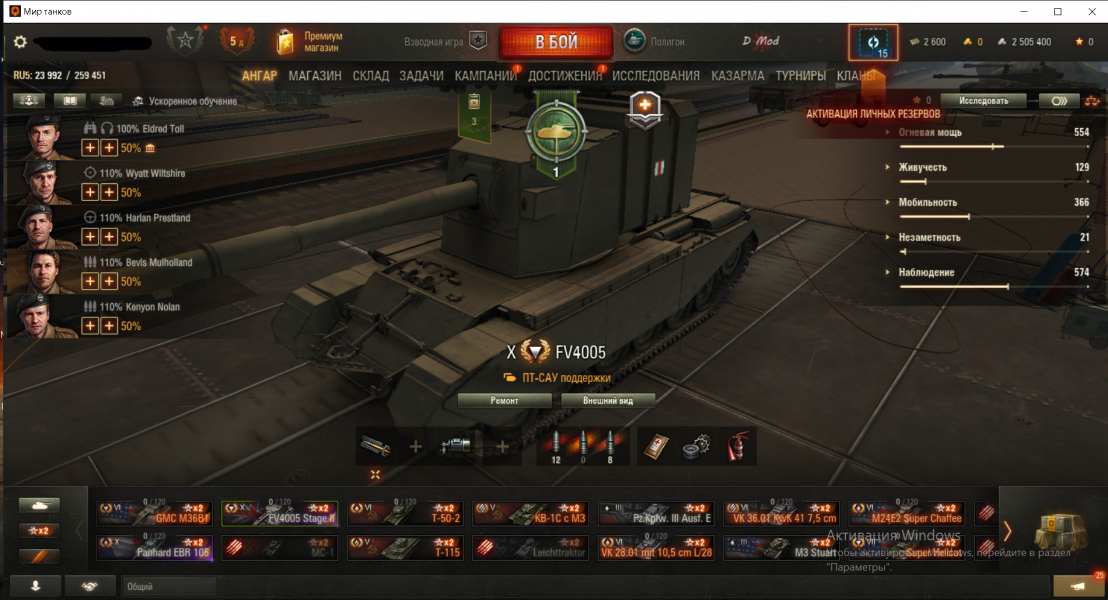Screen dimensions: 1108x600
Task: Open the settings gear menu
Action: click(20, 42)
